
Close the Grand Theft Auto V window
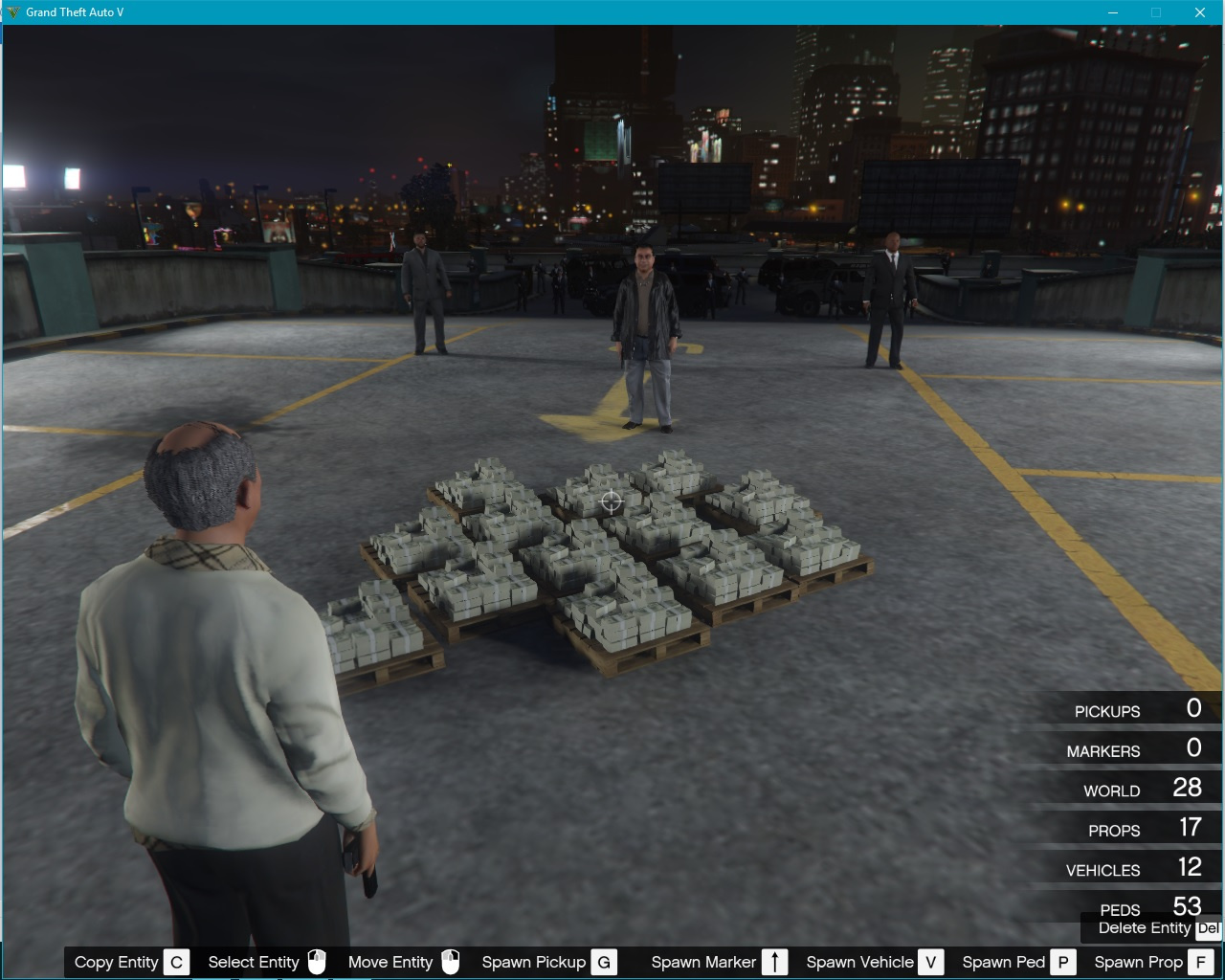(x=1199, y=12)
